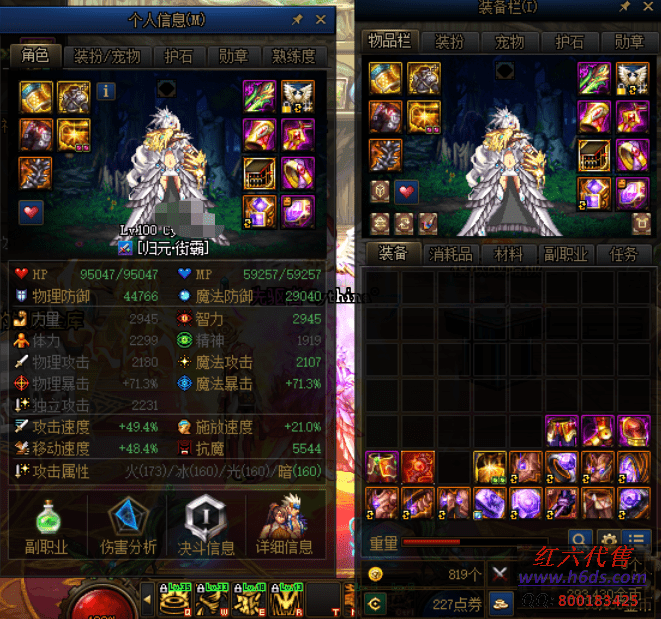Viewport: 661px width, 619px height.
Task: Open the 熟练度 proficiency tab
Action: (x=294, y=56)
